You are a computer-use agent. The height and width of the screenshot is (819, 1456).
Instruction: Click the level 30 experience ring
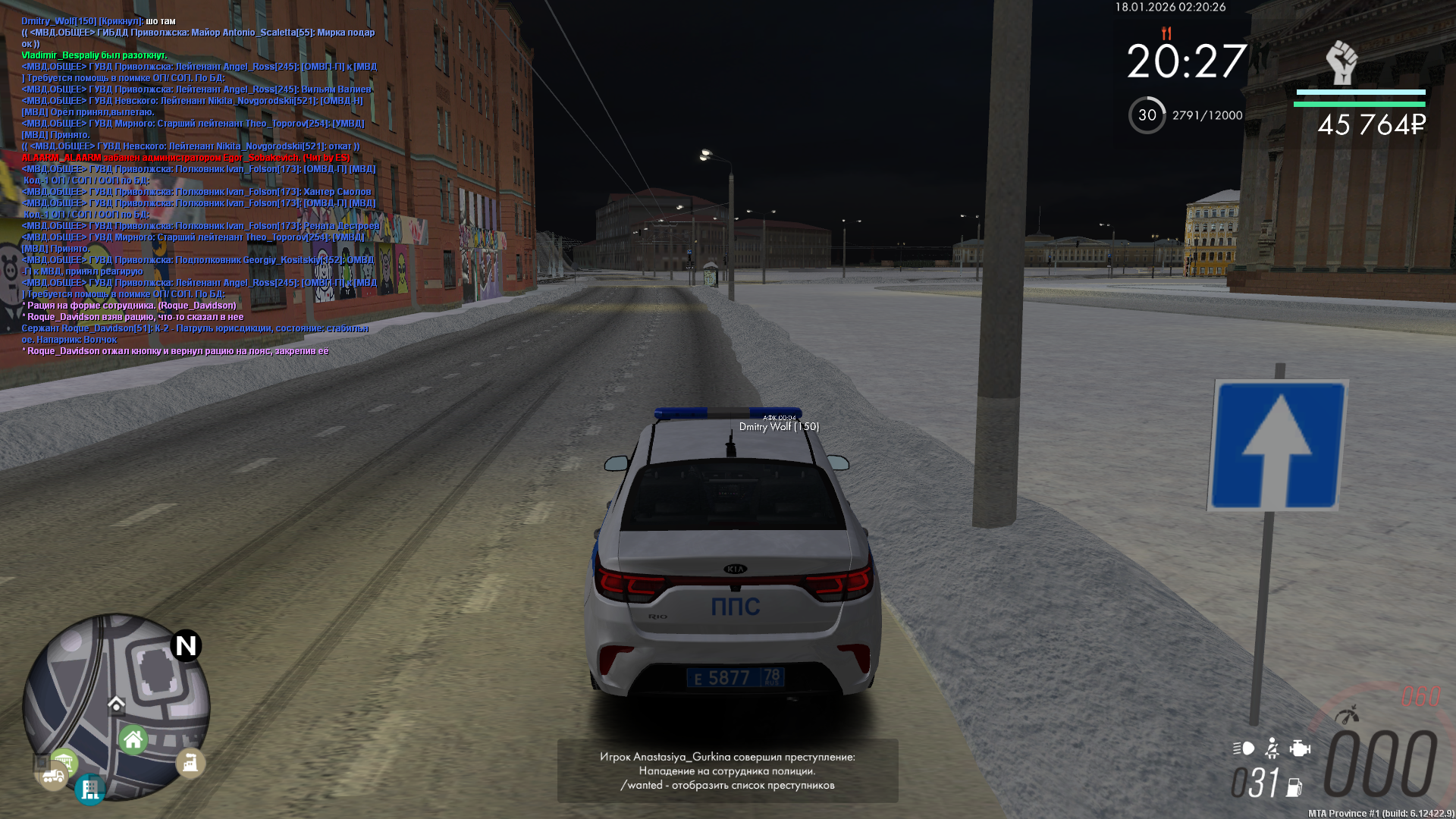(x=1147, y=115)
